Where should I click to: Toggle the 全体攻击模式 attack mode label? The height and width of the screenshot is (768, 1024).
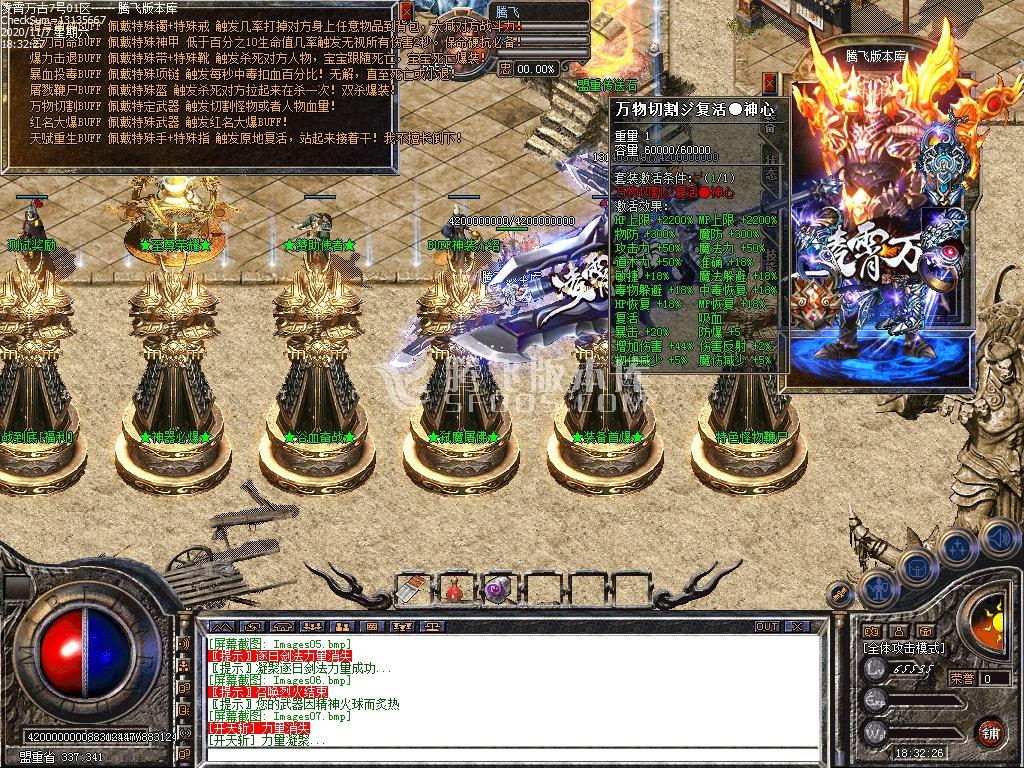tap(905, 648)
